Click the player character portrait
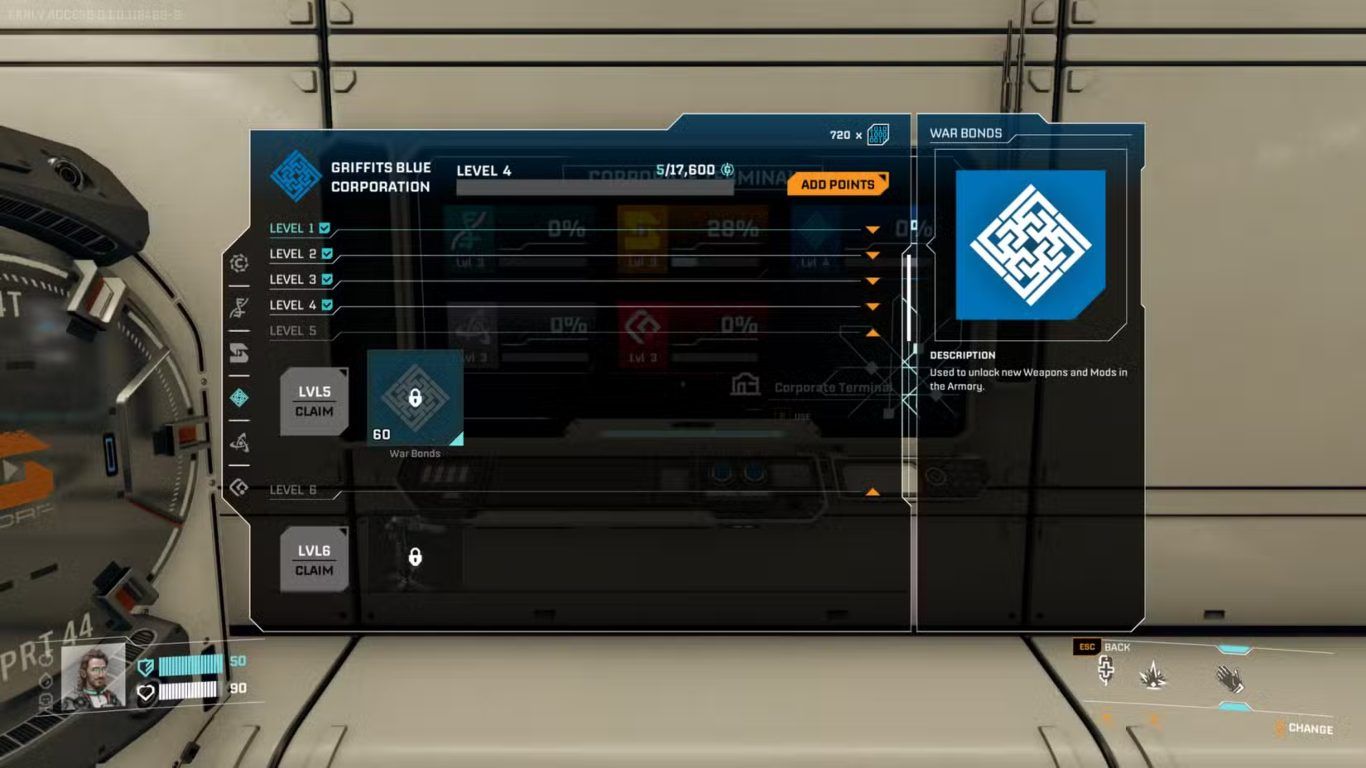The height and width of the screenshot is (768, 1366). pos(94,676)
